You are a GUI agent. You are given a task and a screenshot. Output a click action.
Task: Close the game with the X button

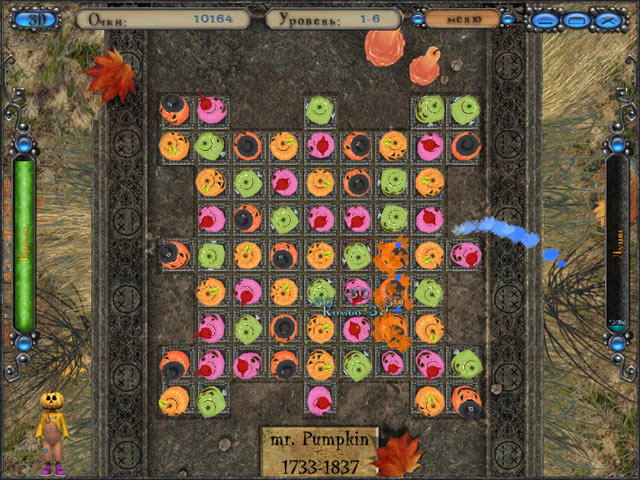coord(607,19)
